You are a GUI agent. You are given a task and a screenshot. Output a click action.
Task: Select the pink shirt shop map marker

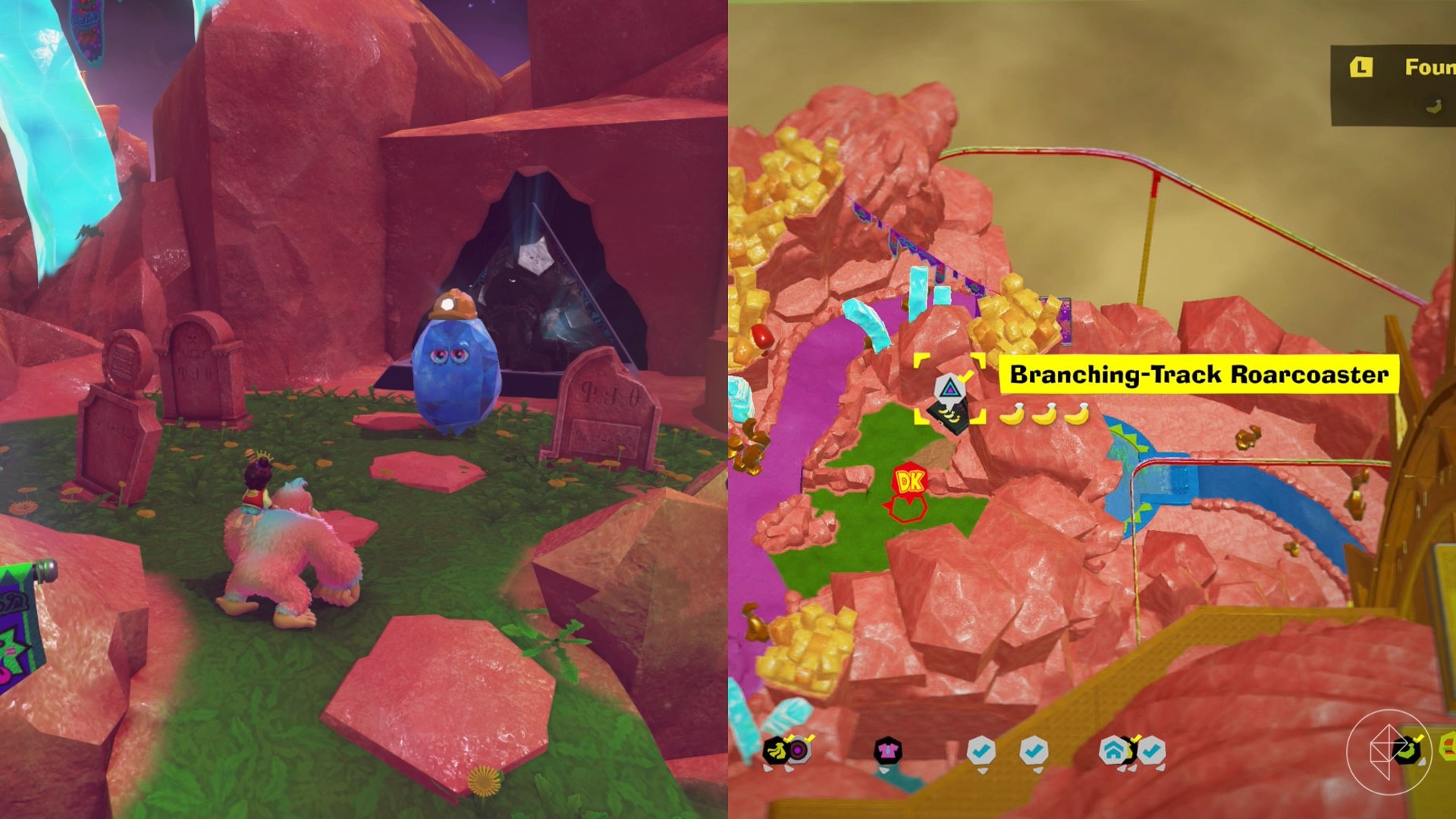tap(887, 751)
